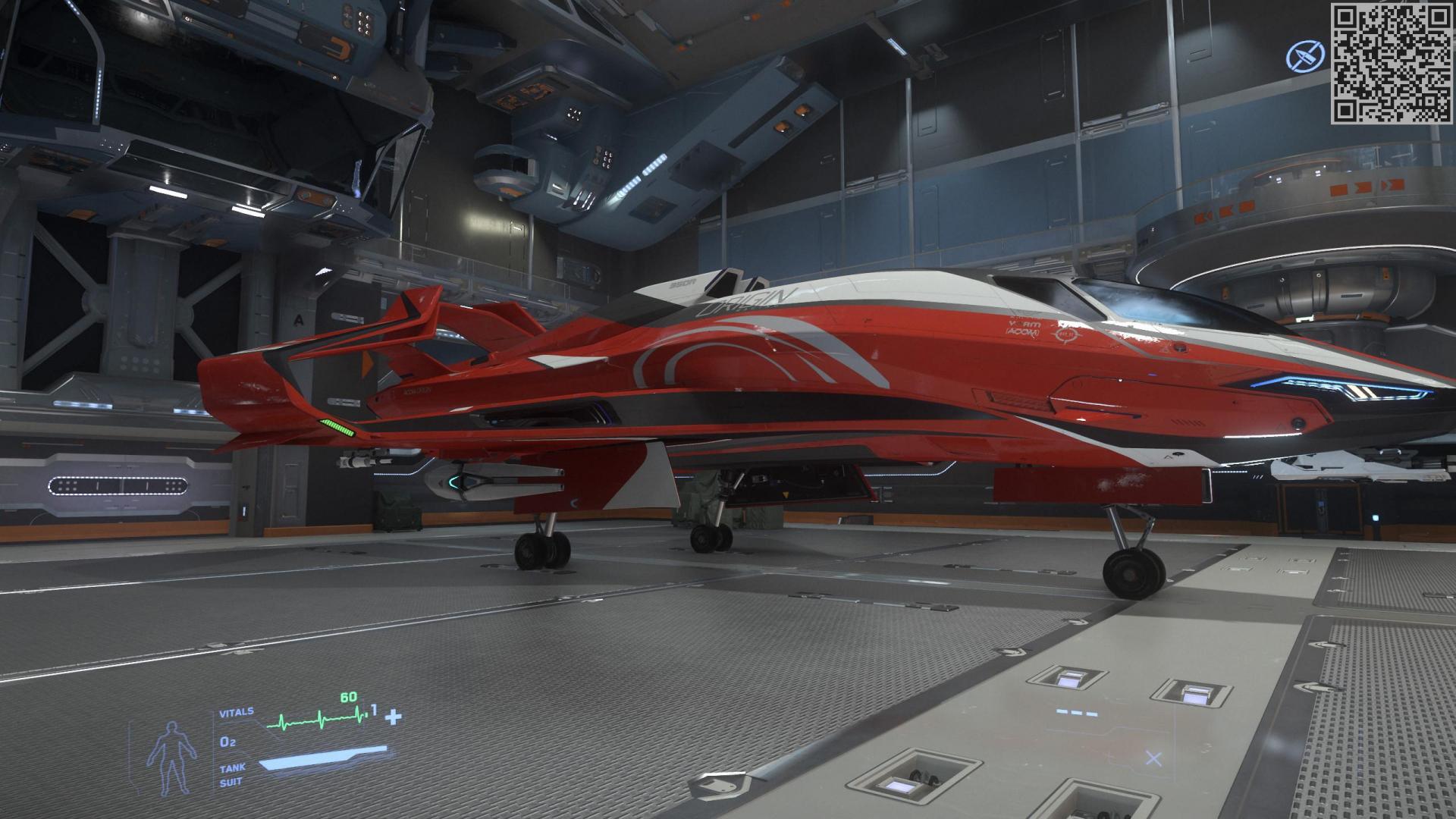Click the SUIT label in the vitals readout
The height and width of the screenshot is (819, 1456).
coord(231,781)
